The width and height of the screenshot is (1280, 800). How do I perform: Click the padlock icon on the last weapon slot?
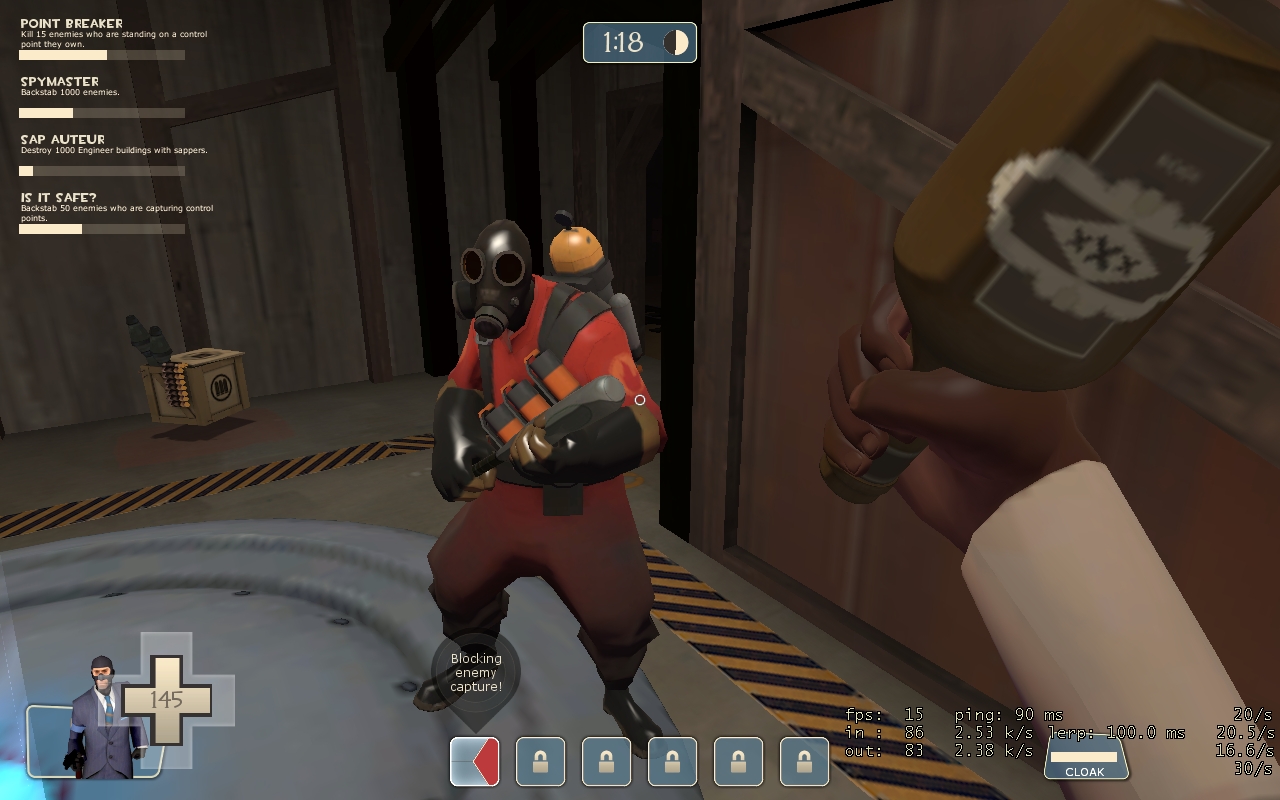[x=805, y=761]
